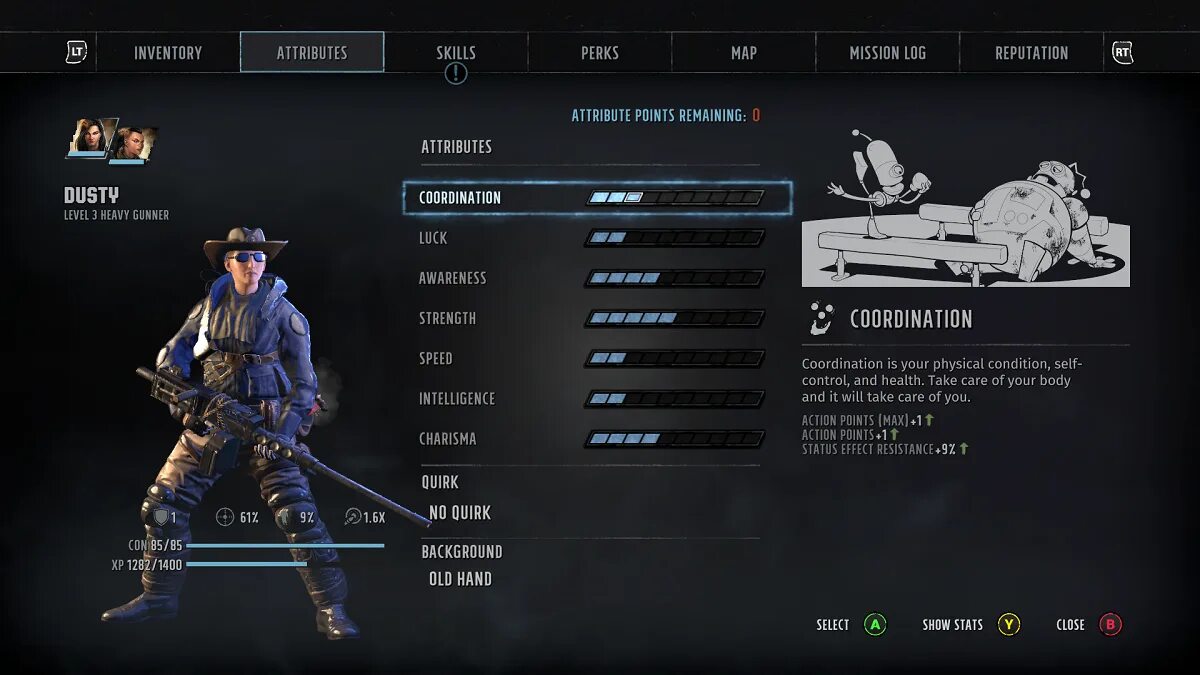Screen dimensions: 1200x675
Task: Select the Speed attribute row
Action: click(x=592, y=358)
